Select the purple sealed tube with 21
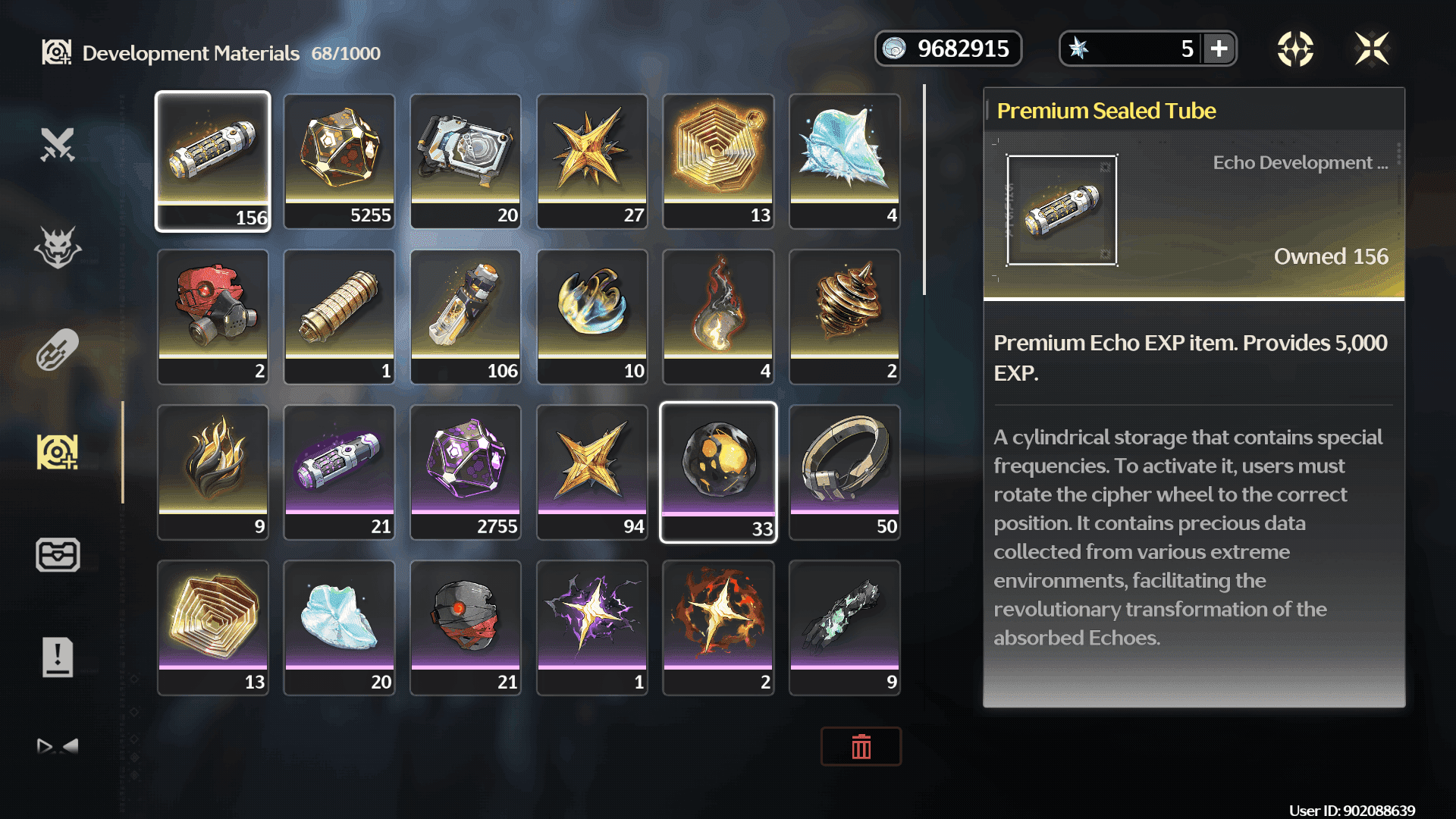Screen dimensions: 1456x819 pyautogui.click(x=339, y=472)
